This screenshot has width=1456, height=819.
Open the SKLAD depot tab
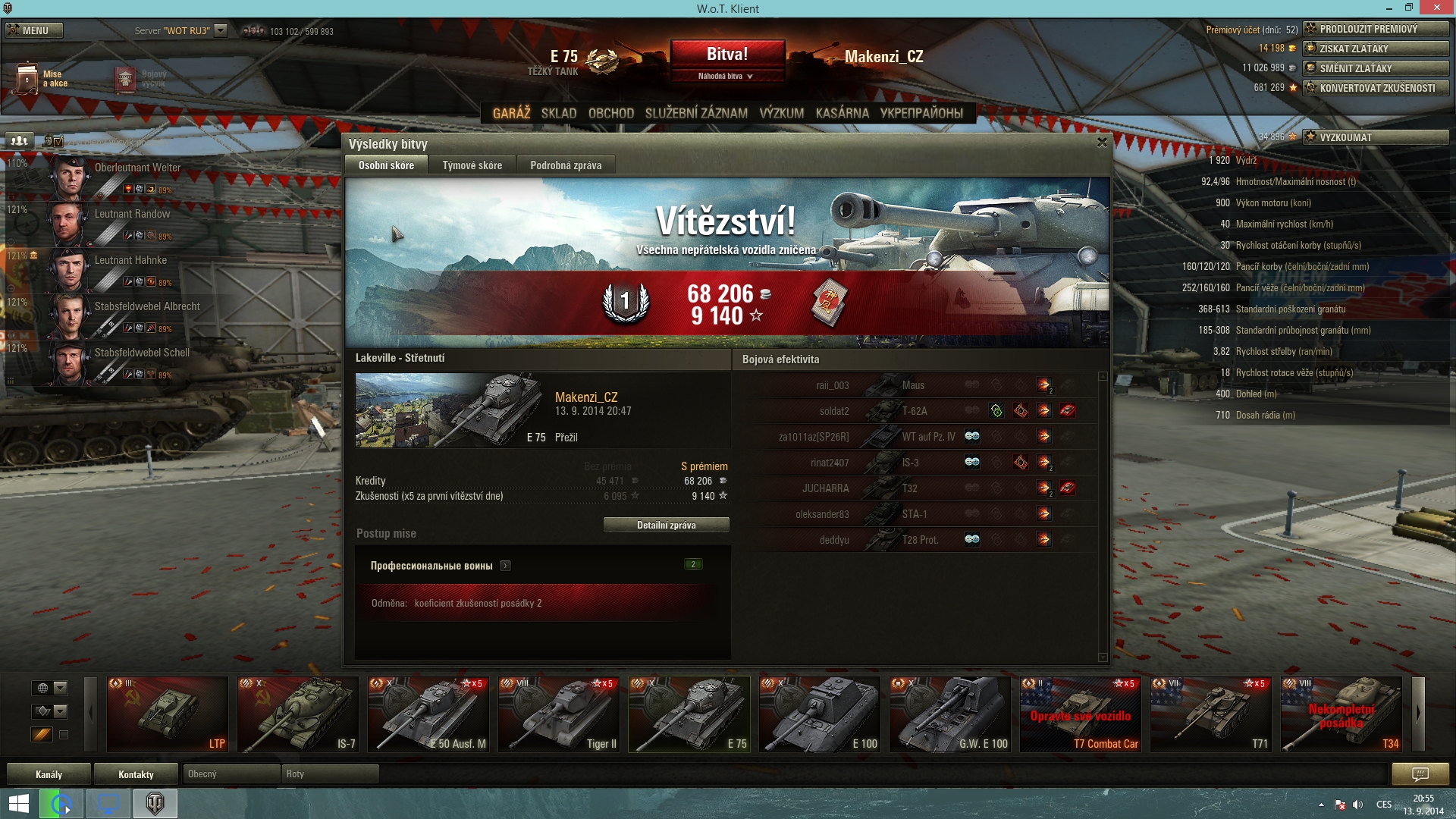[559, 113]
